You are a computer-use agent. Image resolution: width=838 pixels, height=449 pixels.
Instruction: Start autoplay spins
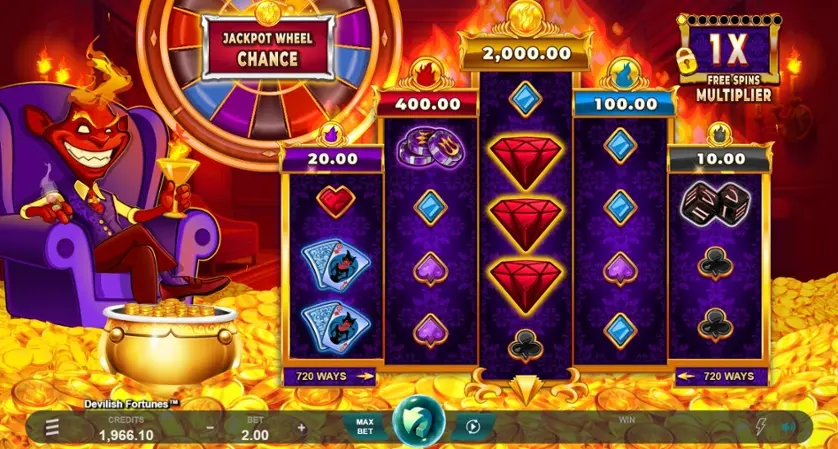[473, 427]
